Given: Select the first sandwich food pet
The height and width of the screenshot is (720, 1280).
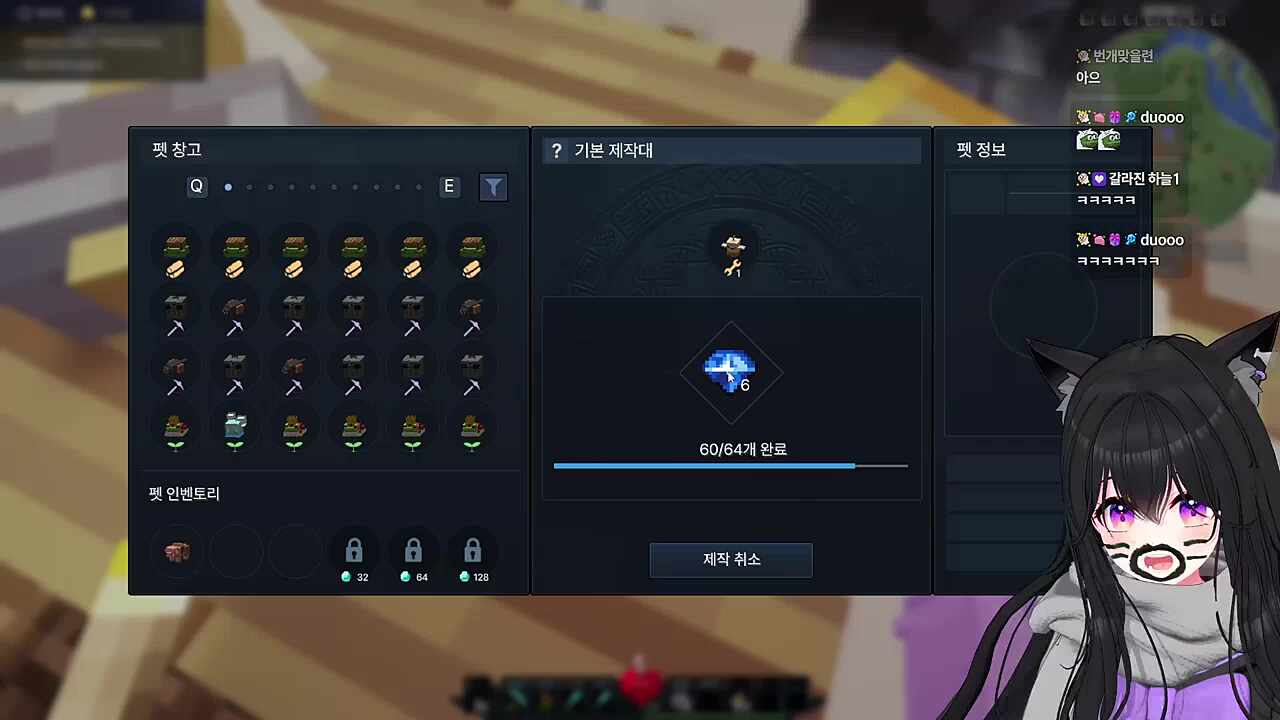Looking at the screenshot, I should 175,252.
